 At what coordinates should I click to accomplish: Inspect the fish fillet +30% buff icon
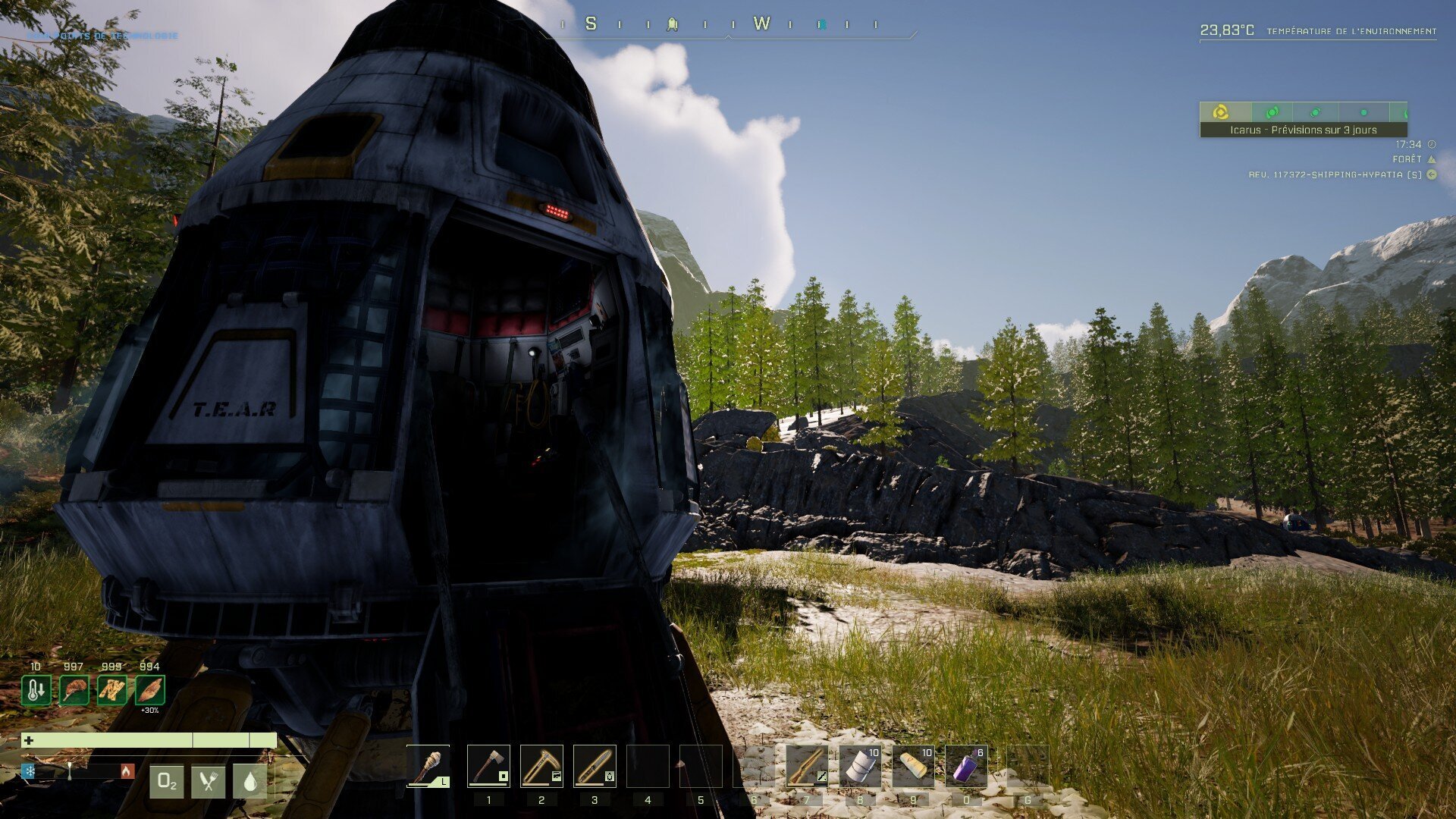tap(150, 691)
